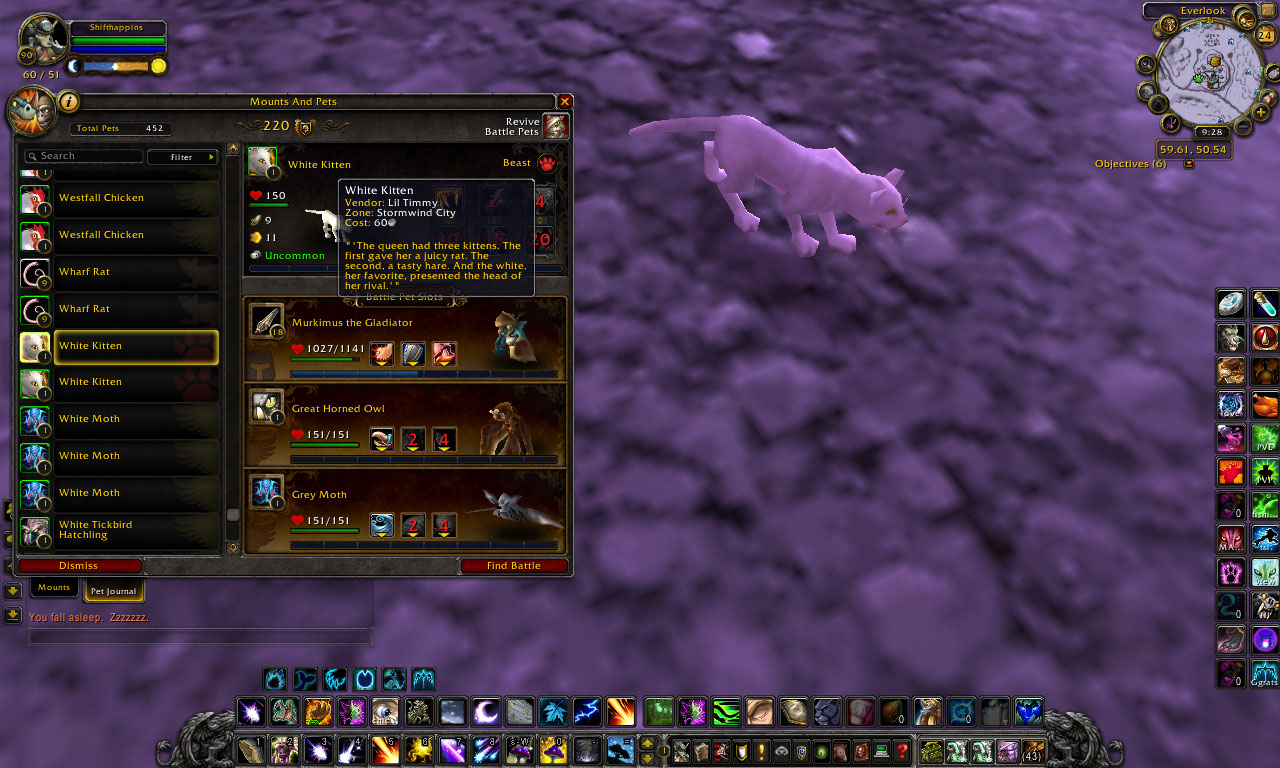
Task: Click the tracking icon on the minimap edge
Action: 1145,62
